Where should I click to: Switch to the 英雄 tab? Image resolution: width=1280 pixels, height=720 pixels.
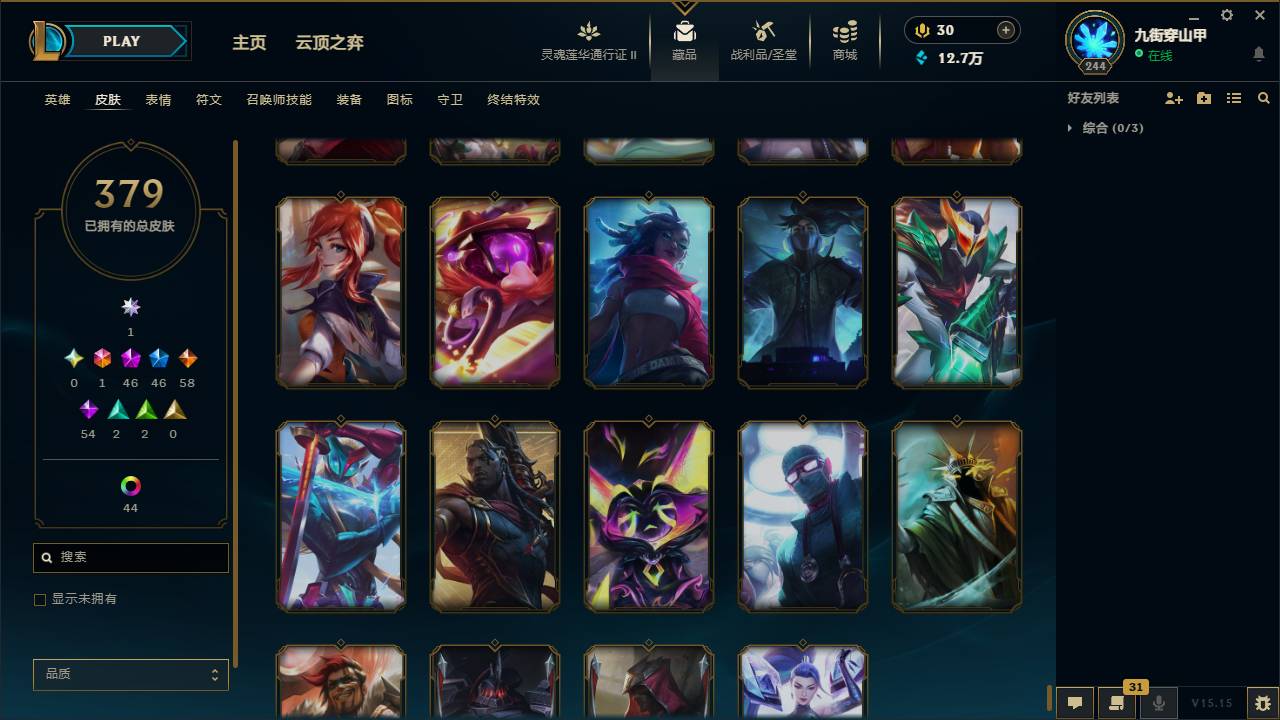tap(56, 100)
